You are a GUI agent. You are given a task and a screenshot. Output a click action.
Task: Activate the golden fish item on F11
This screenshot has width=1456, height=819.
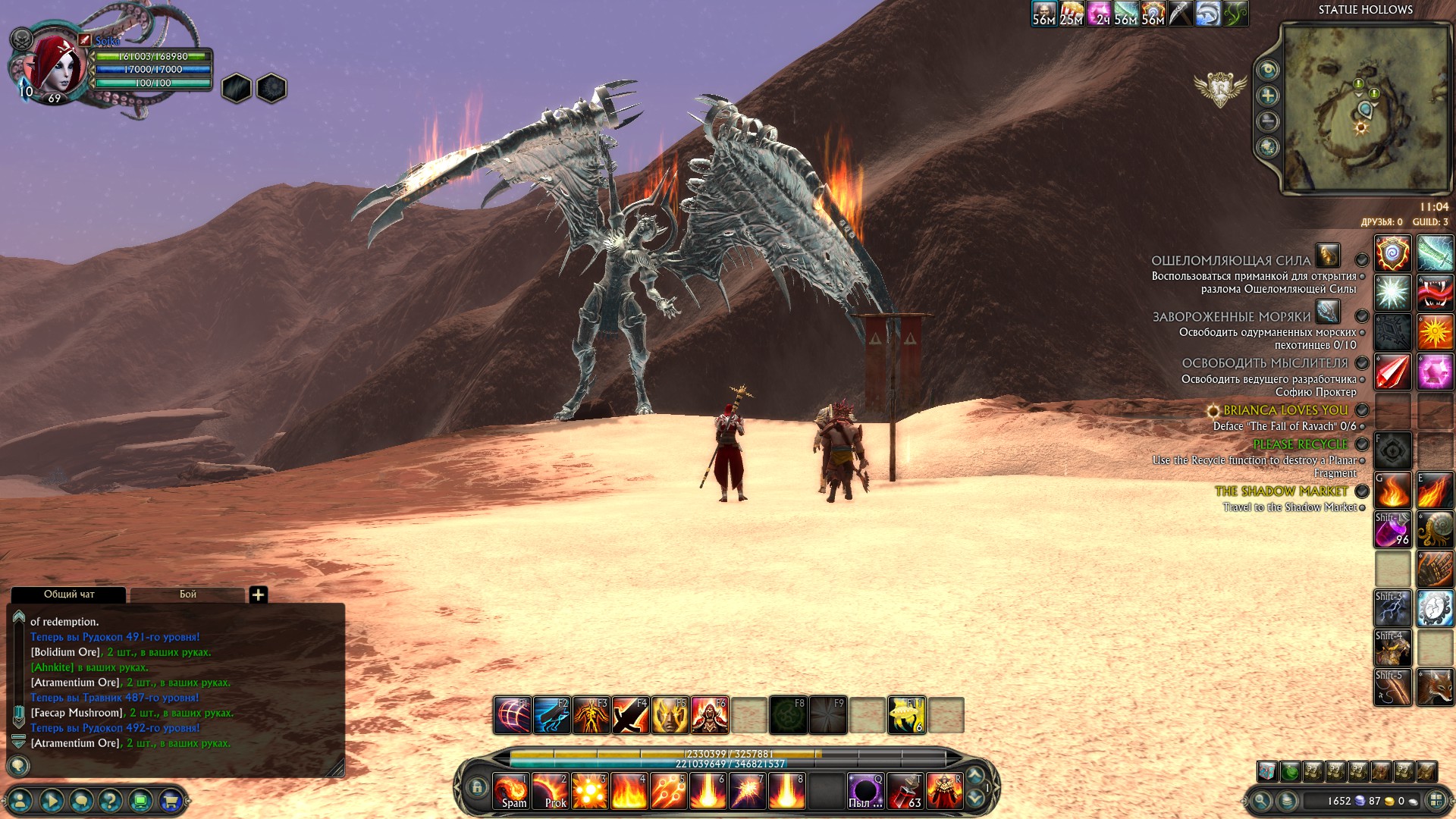(906, 715)
